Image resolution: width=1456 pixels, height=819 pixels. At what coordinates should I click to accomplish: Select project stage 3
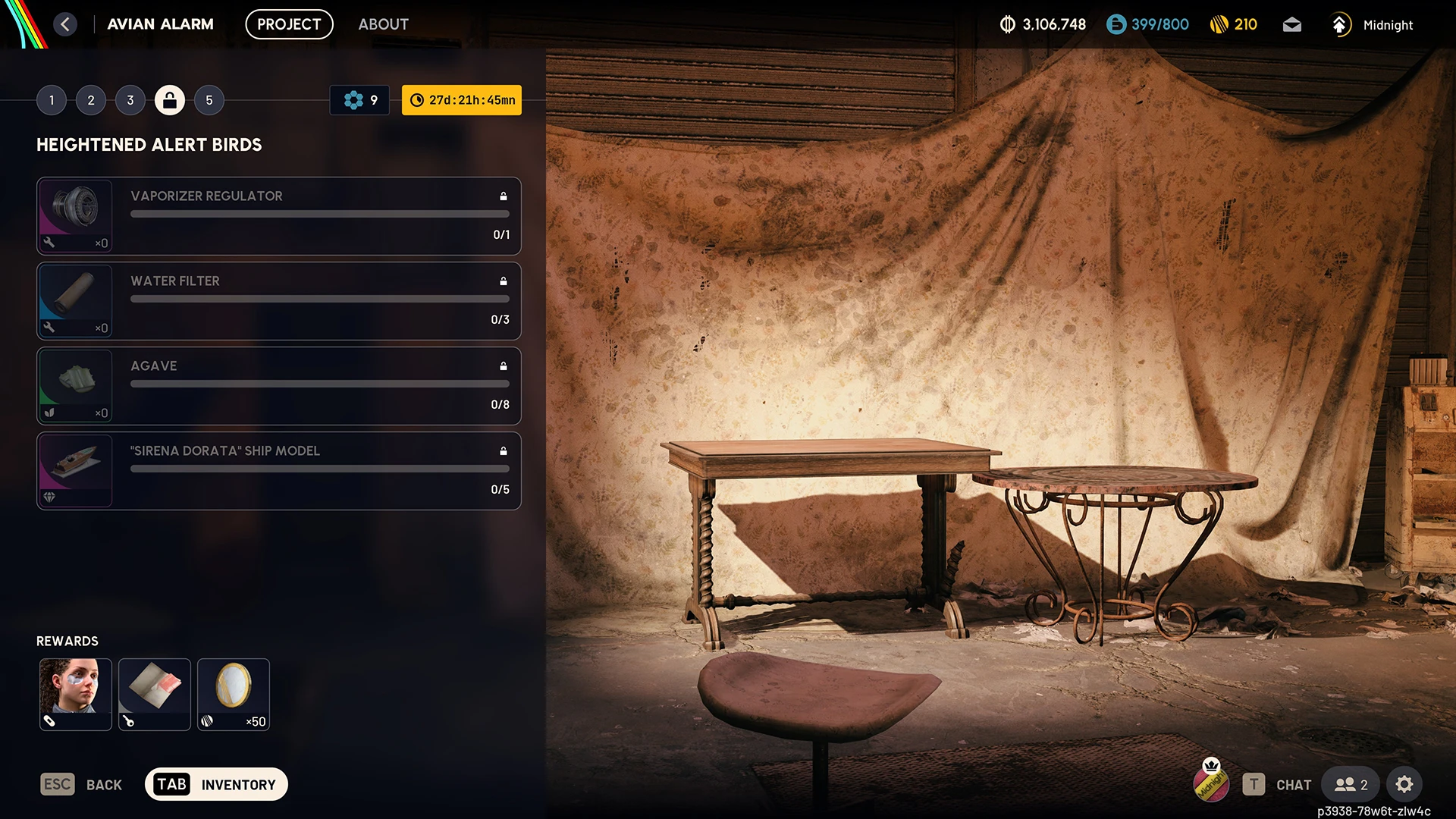click(x=130, y=99)
